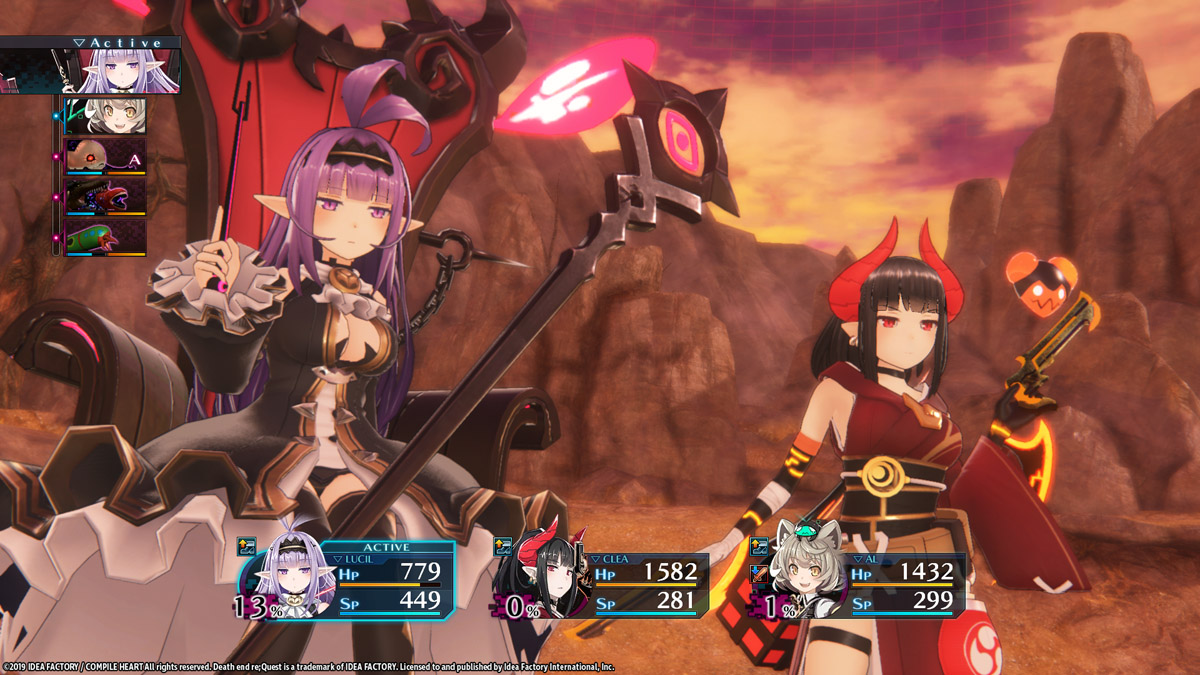Choose the red toothed fish enemy turn entry
The image size is (1200, 675).
(x=105, y=196)
